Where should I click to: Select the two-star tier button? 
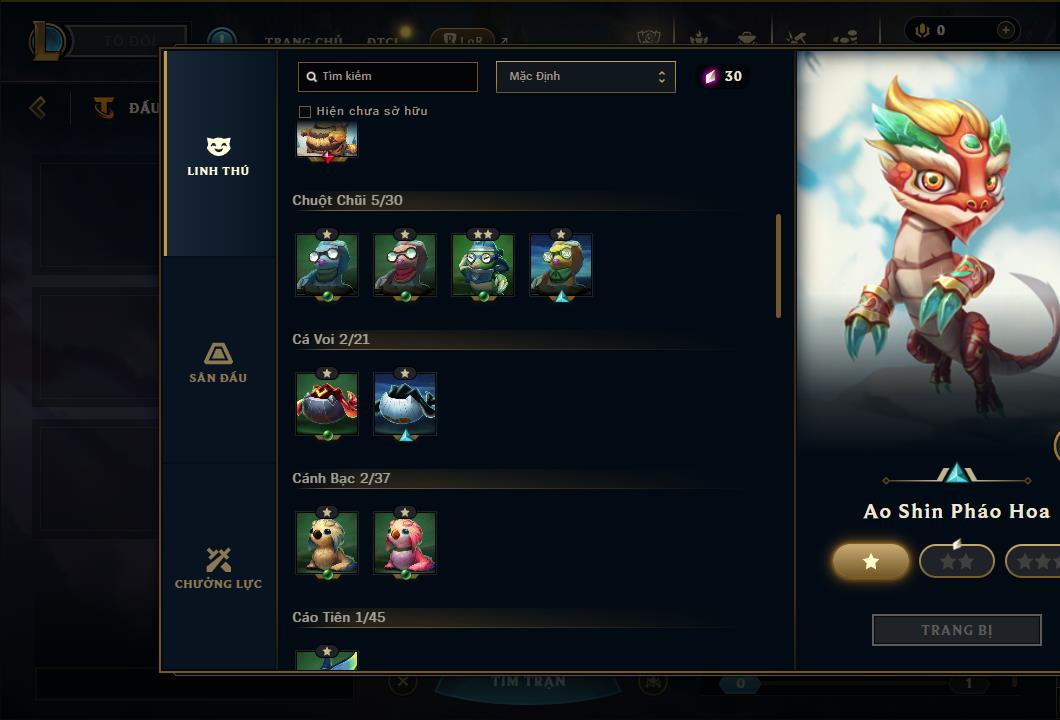(956, 562)
